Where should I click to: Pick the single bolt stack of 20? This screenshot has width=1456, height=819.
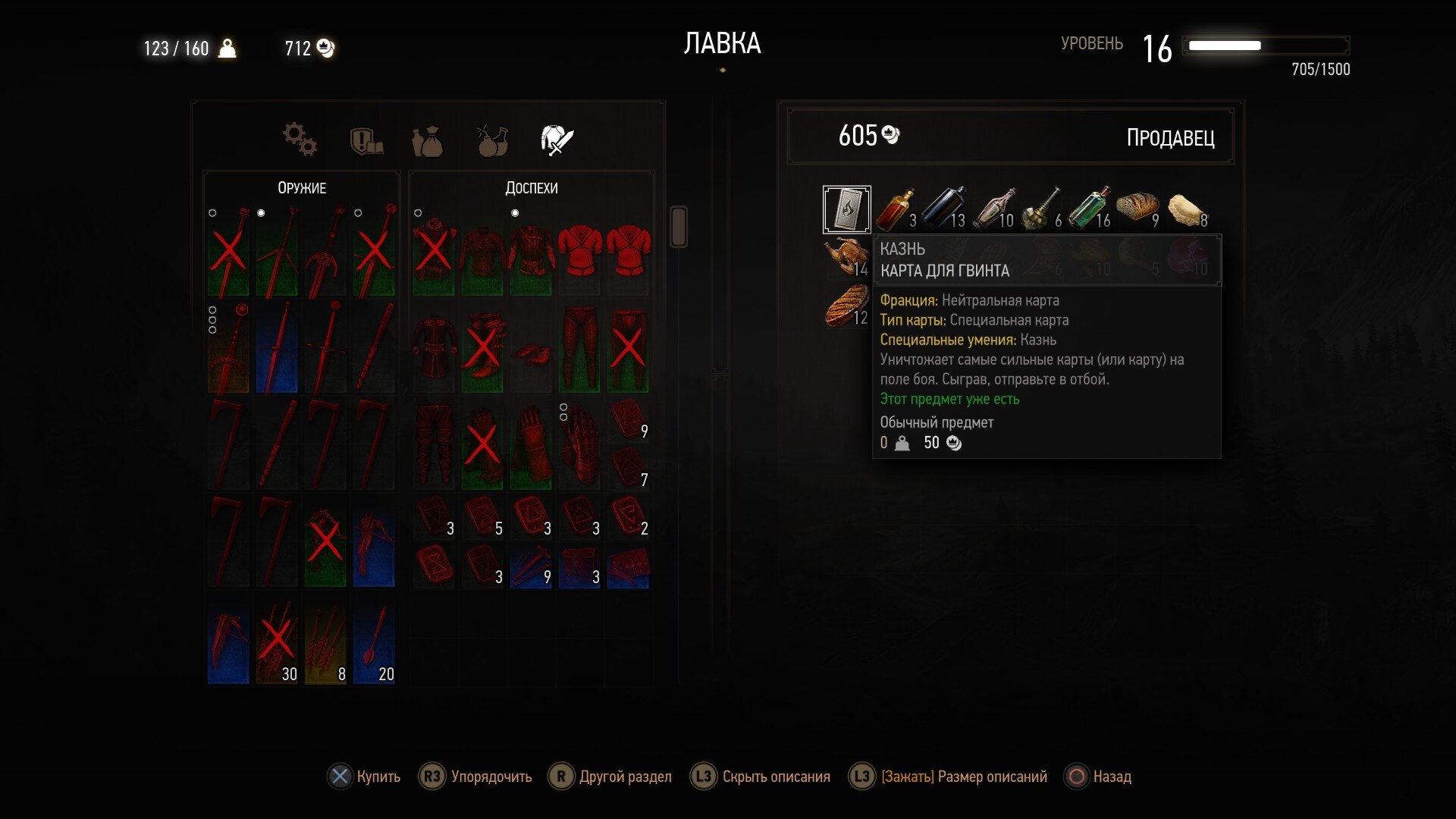(374, 645)
